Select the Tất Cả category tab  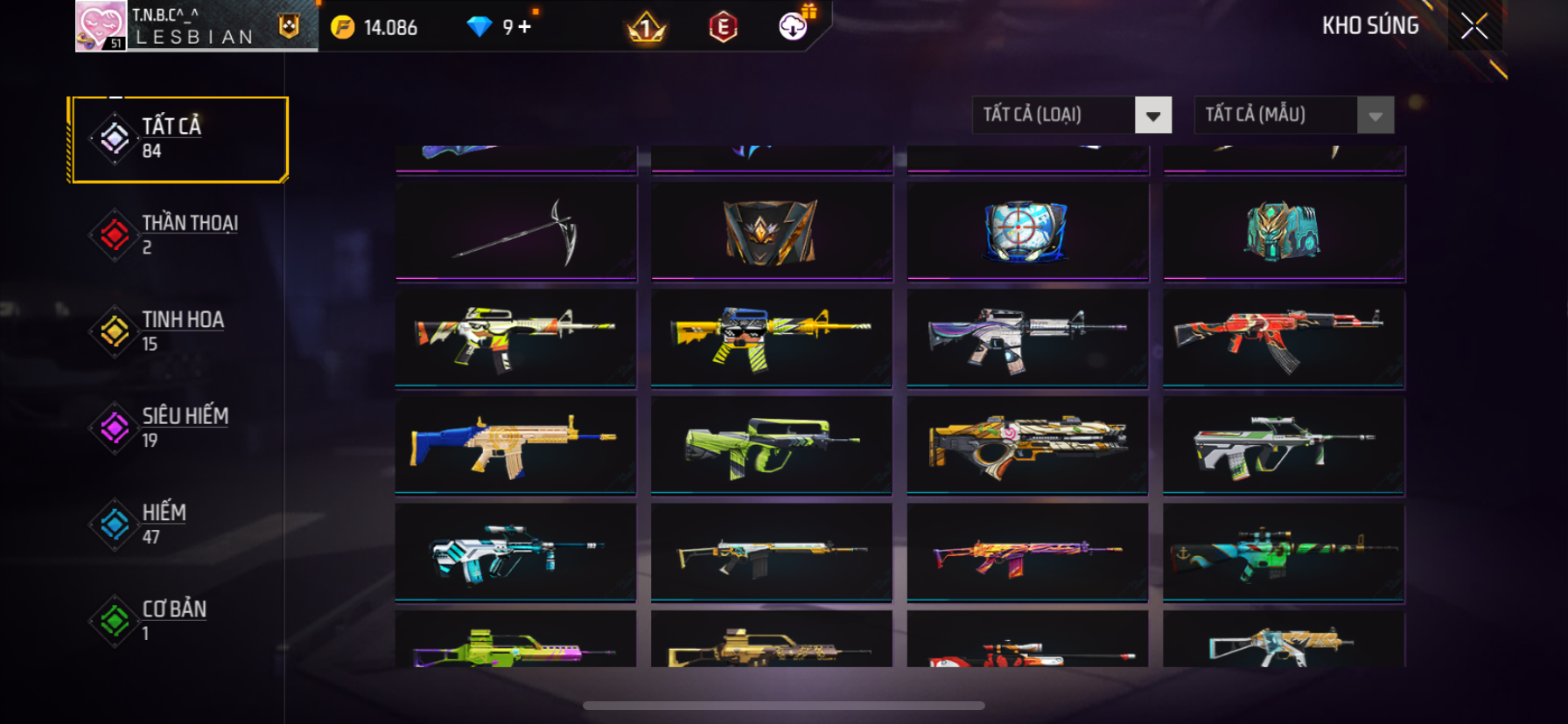179,139
